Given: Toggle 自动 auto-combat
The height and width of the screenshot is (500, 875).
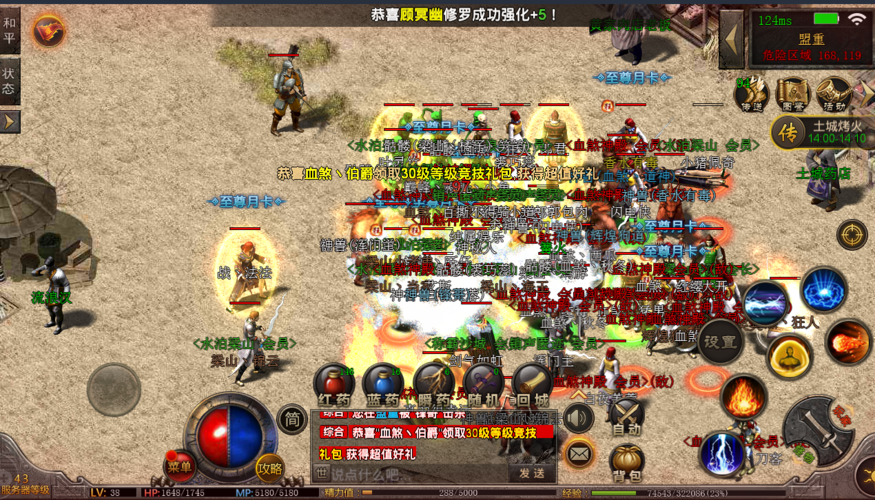Looking at the screenshot, I should coord(626,414).
